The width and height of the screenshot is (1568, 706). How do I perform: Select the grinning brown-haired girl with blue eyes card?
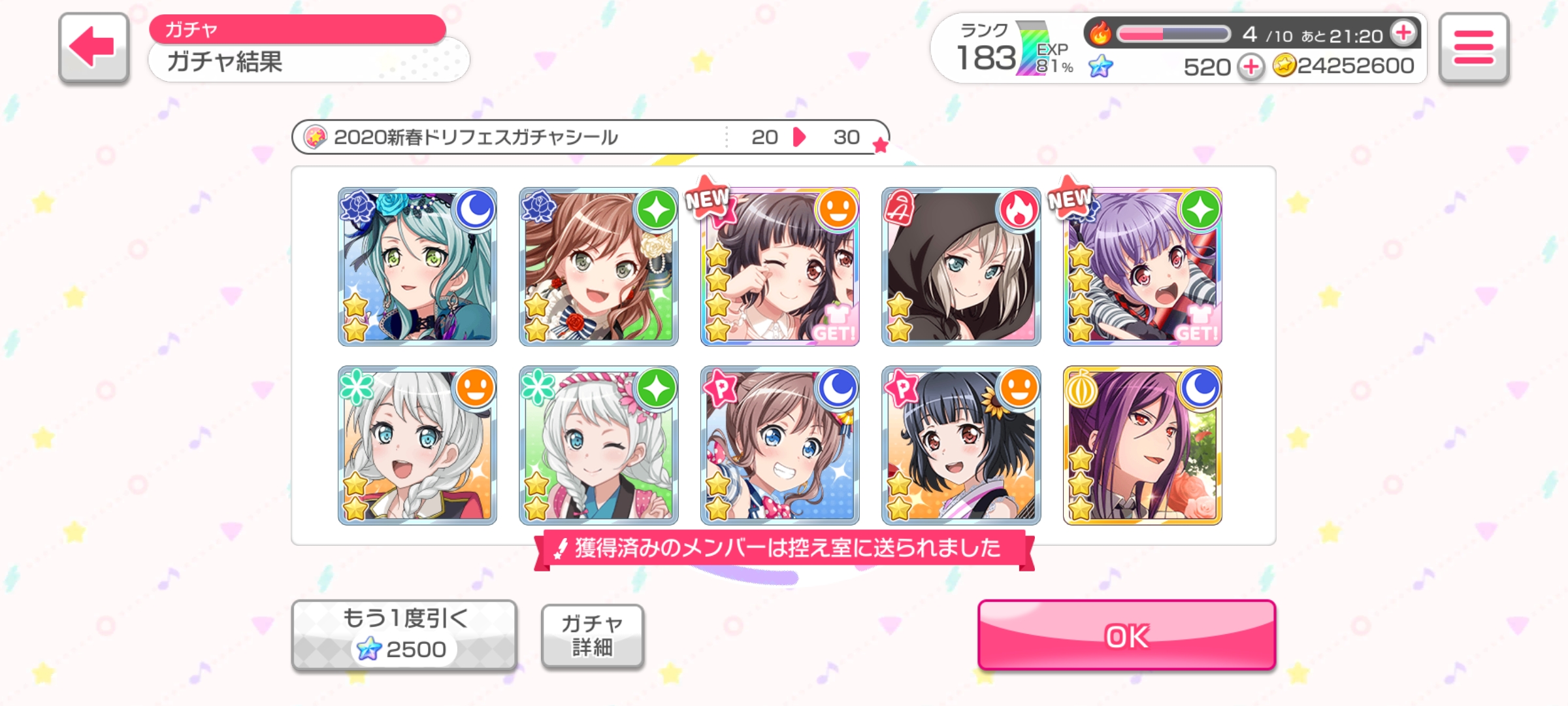pos(780,445)
